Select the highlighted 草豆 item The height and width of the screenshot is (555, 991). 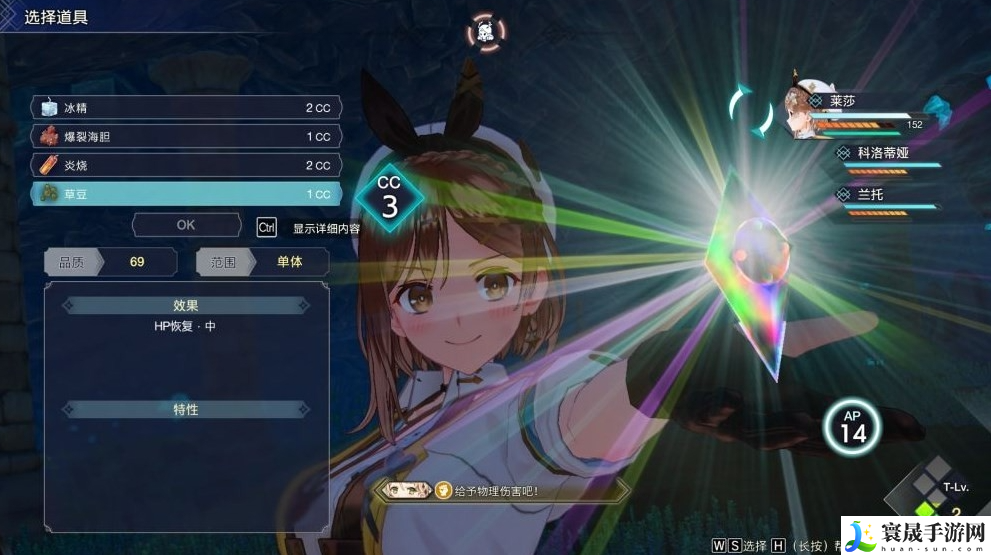pos(187,194)
